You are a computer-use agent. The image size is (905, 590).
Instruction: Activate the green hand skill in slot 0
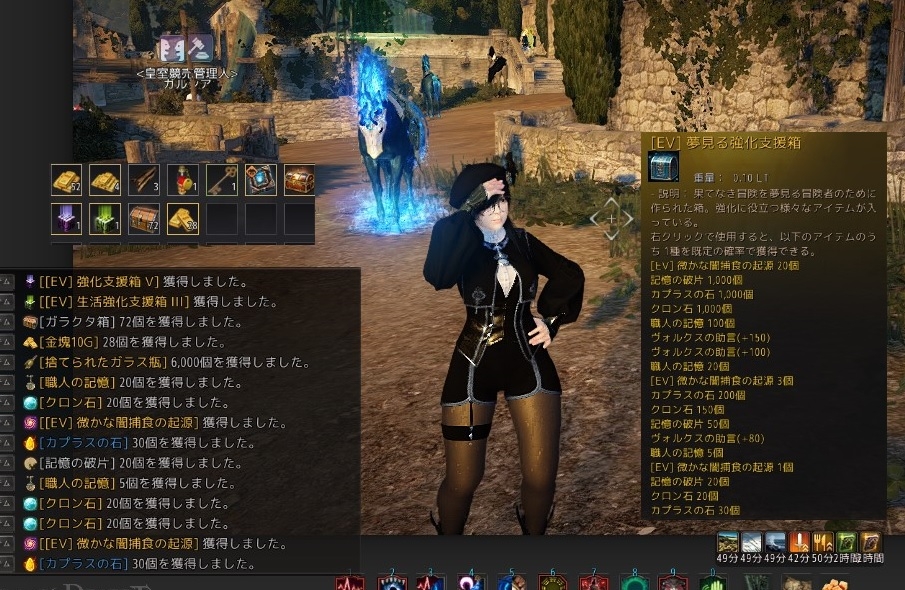point(712,583)
